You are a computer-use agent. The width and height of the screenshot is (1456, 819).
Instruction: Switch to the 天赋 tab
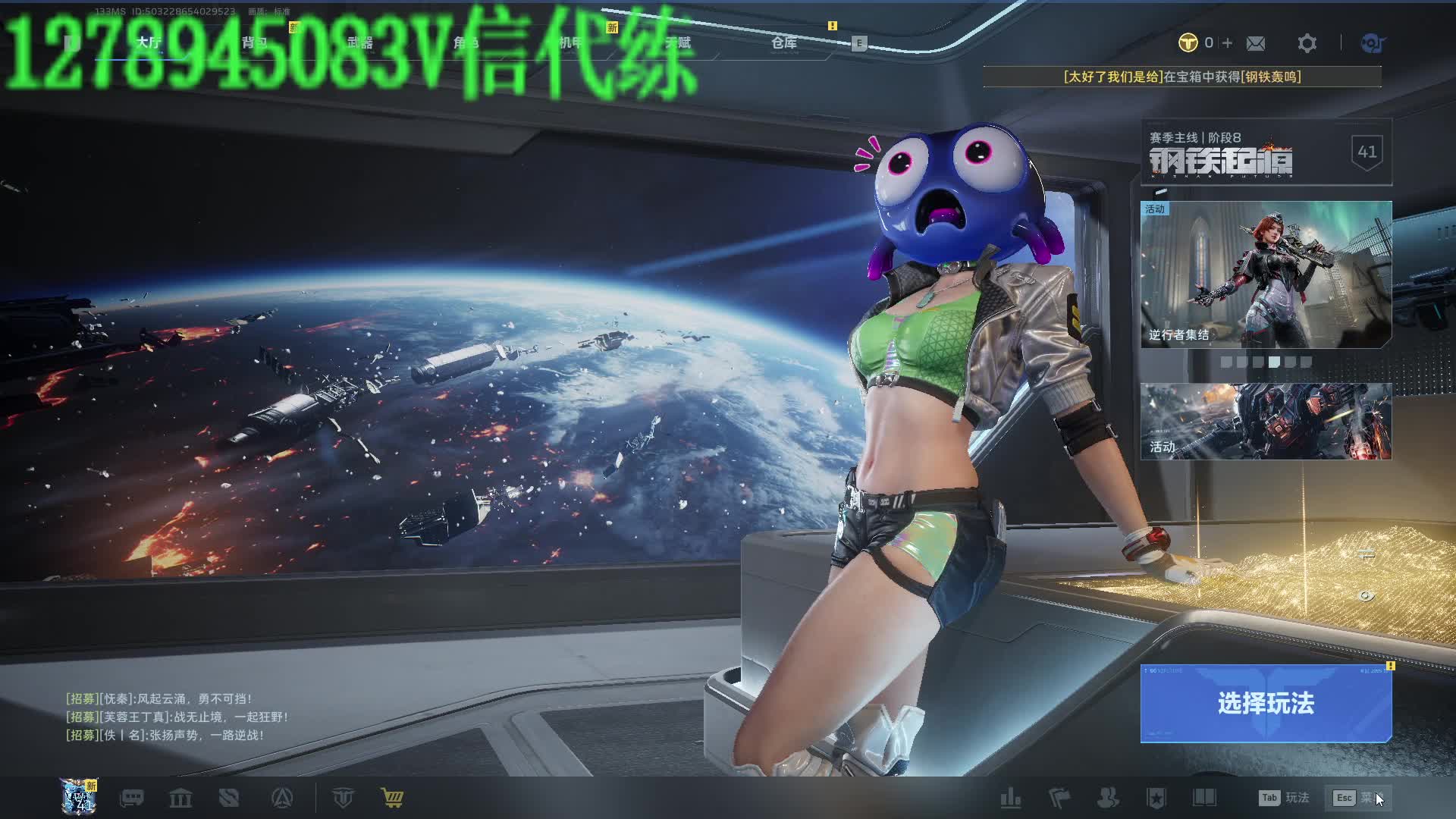(678, 42)
